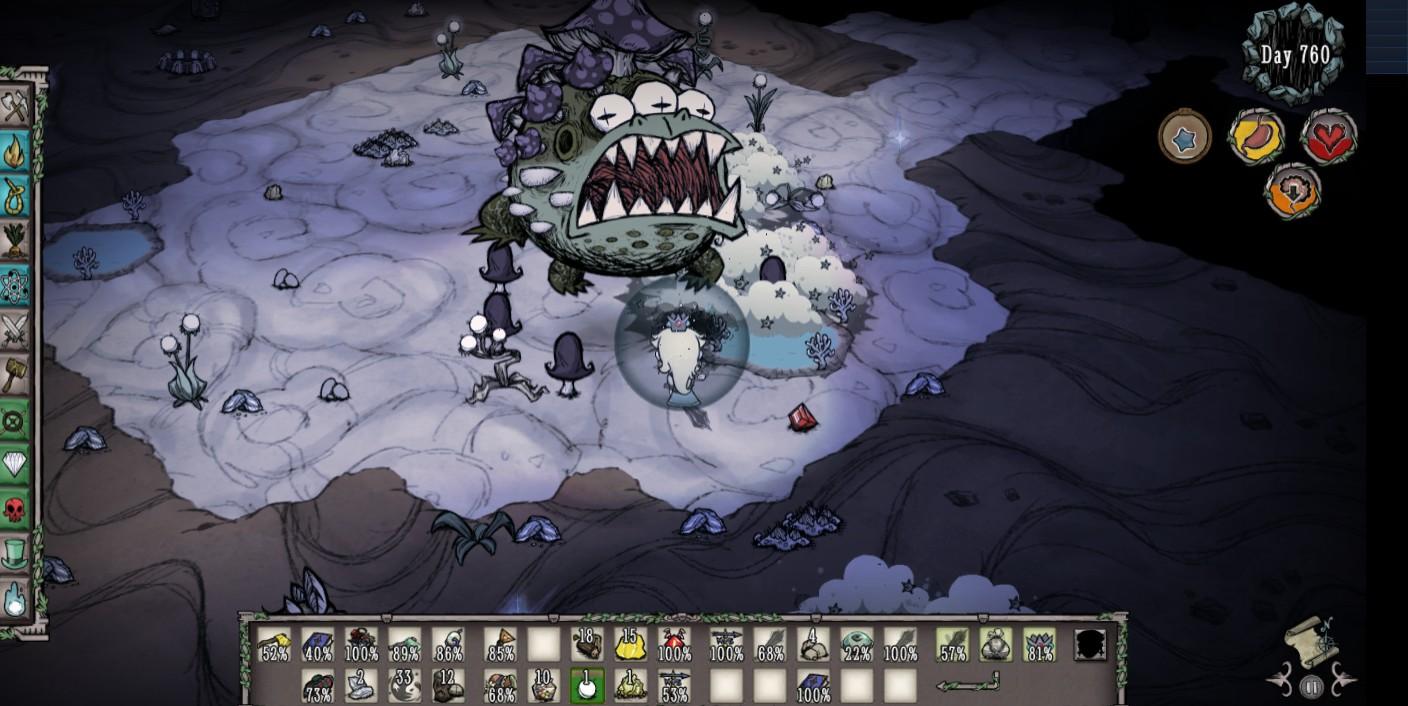The width and height of the screenshot is (1408, 706).
Task: Open the red skull Magic tab
Action: click(x=15, y=509)
